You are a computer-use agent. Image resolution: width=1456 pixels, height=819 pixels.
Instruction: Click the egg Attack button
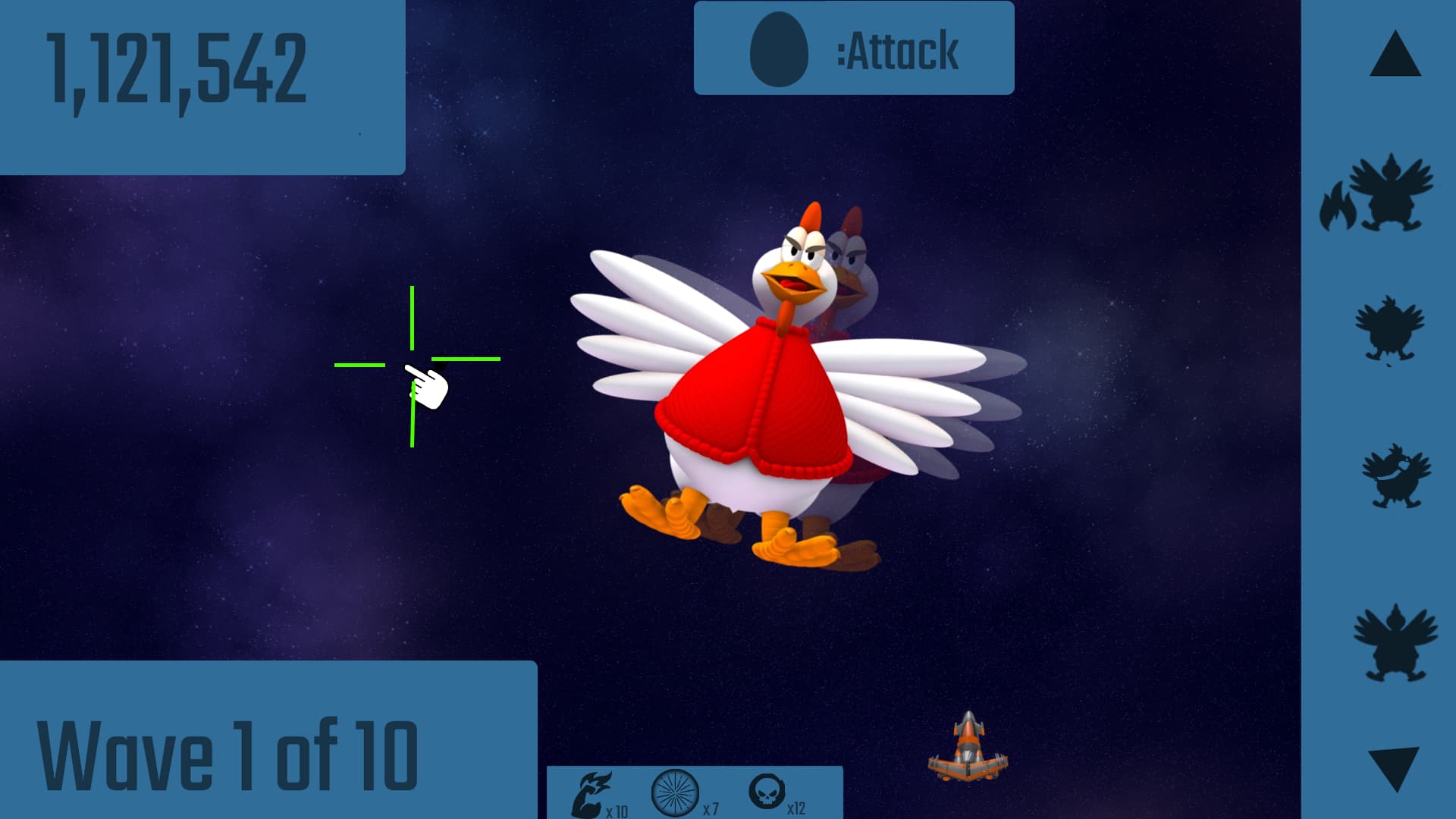pyautogui.click(x=853, y=49)
